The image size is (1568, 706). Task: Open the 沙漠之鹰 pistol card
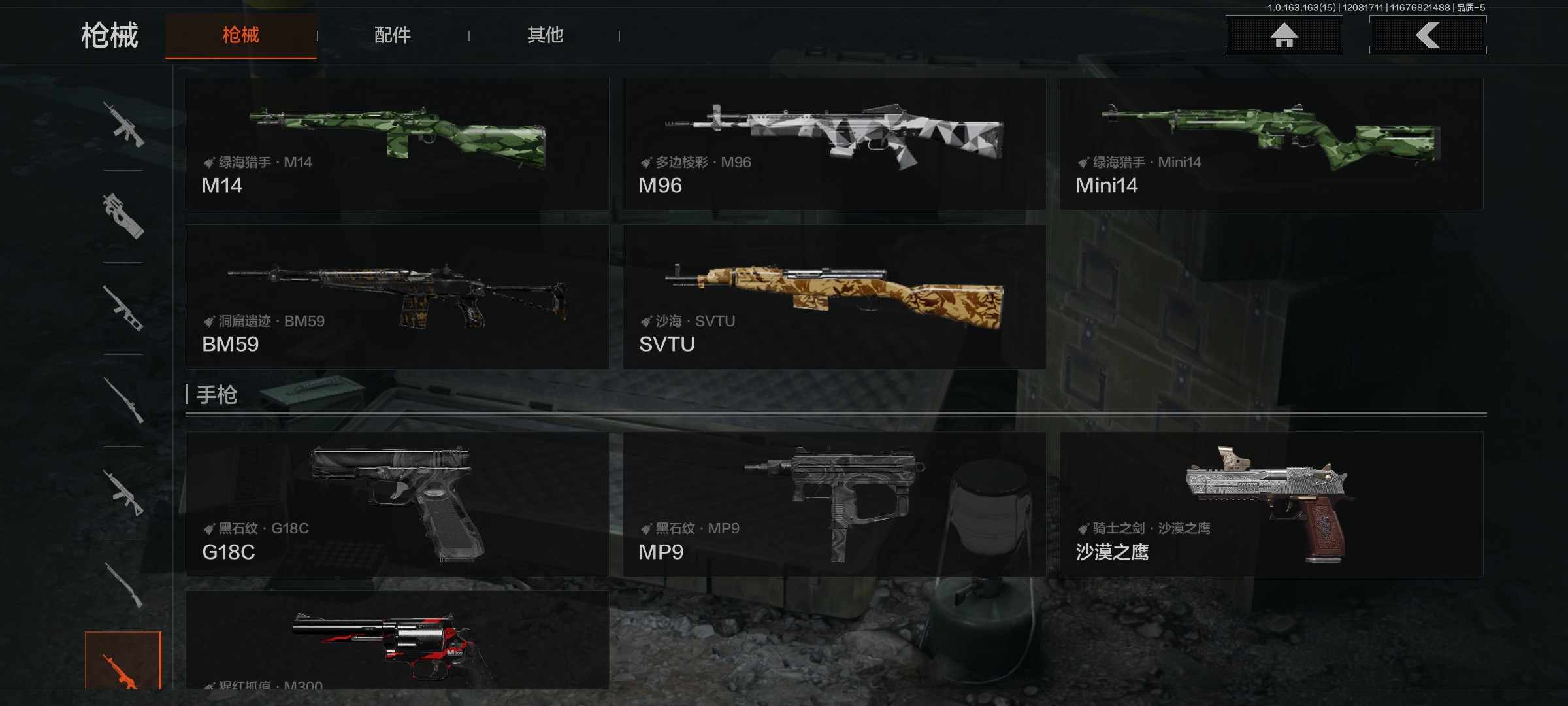point(1273,503)
